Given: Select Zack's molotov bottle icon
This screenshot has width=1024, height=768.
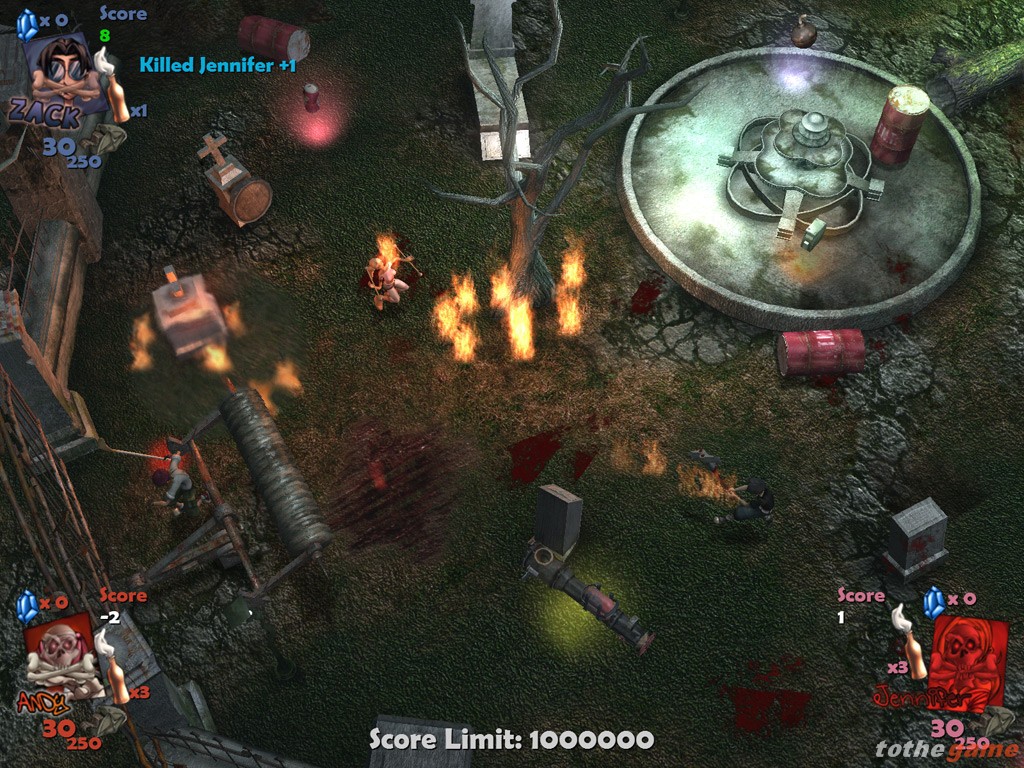Looking at the screenshot, I should 117,92.
